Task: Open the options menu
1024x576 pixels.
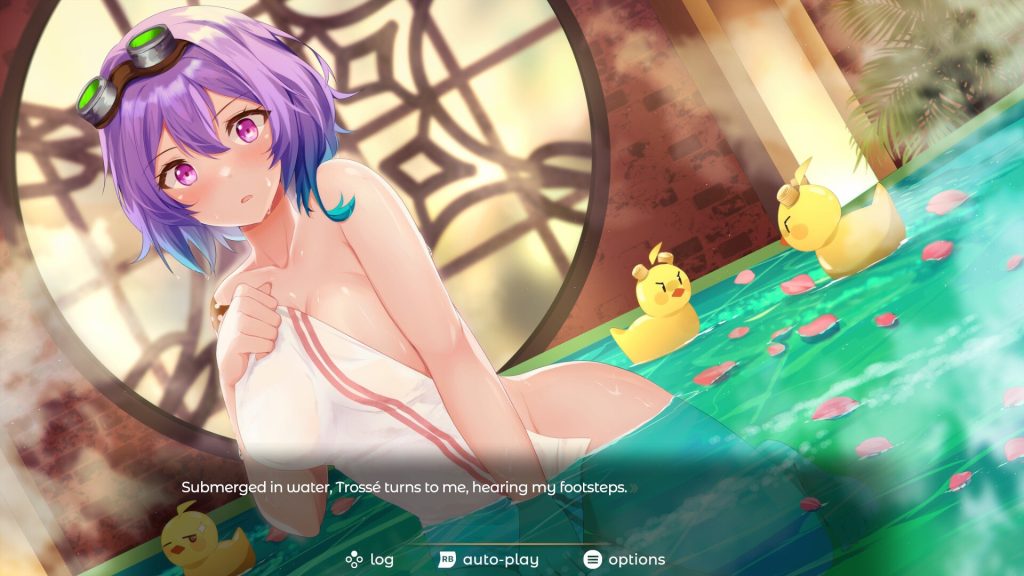Action: pos(625,559)
